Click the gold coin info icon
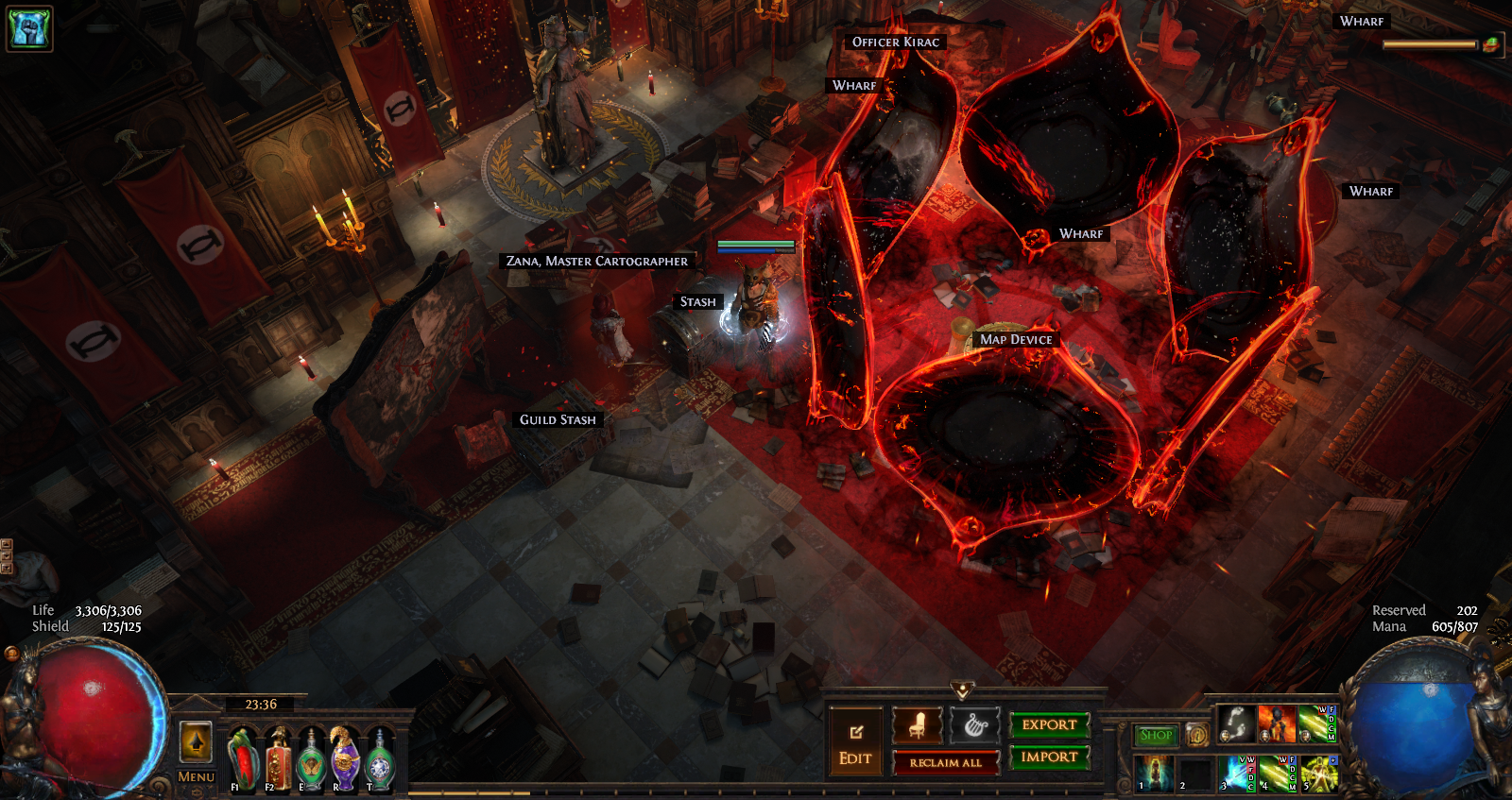The height and width of the screenshot is (800, 1512). tap(1196, 735)
